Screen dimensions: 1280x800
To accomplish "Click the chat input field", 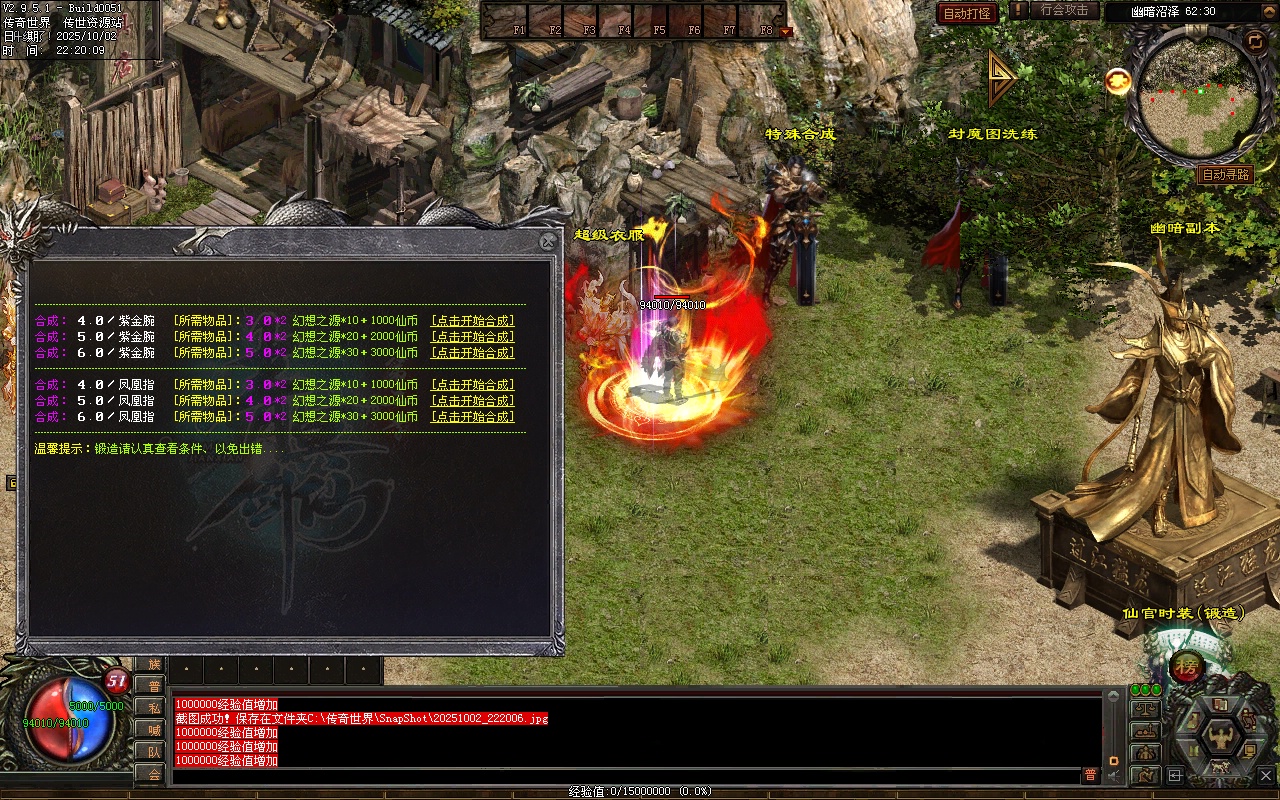I will click(620, 776).
